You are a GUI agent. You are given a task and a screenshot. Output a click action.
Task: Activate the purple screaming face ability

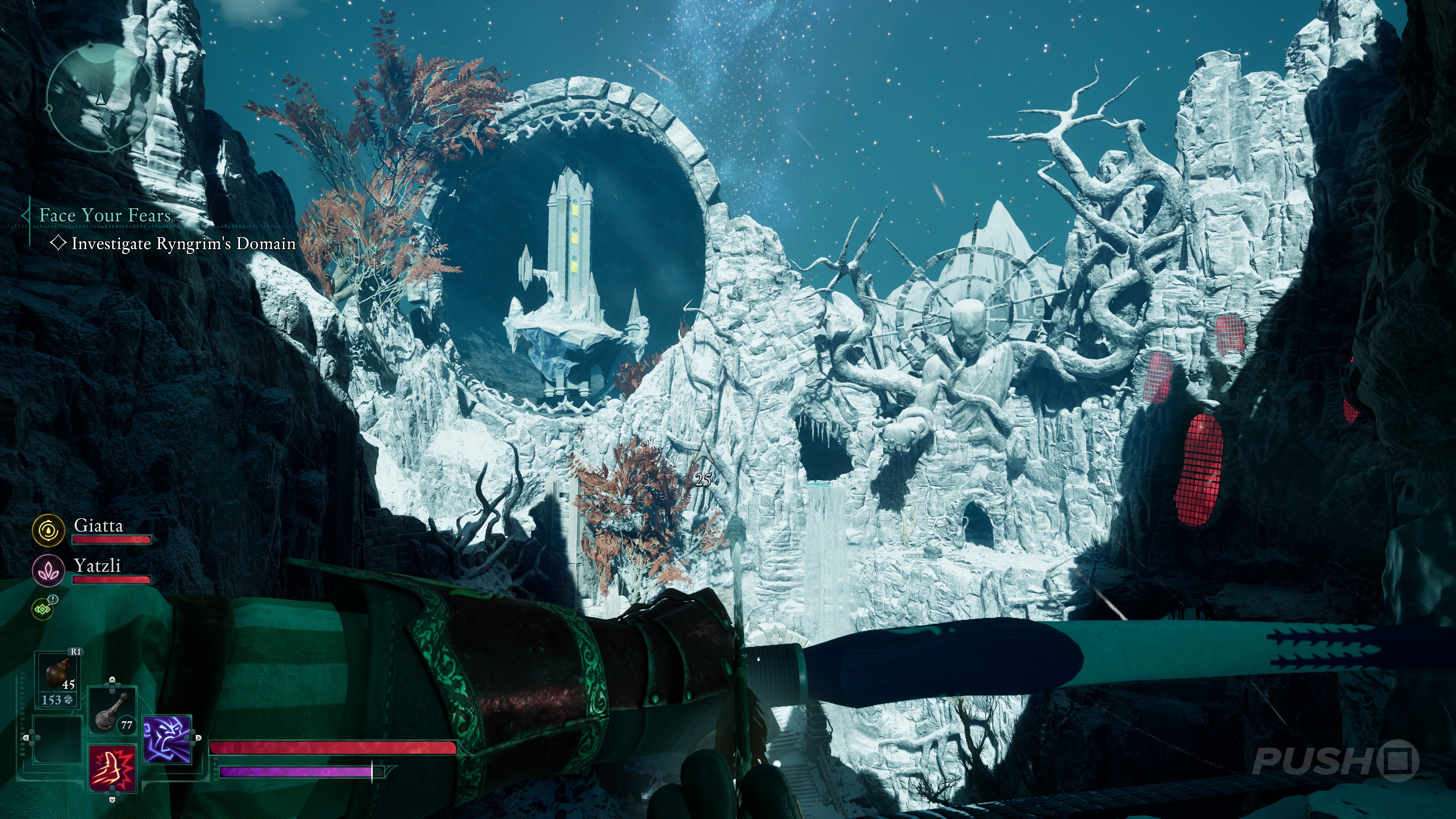tap(167, 739)
